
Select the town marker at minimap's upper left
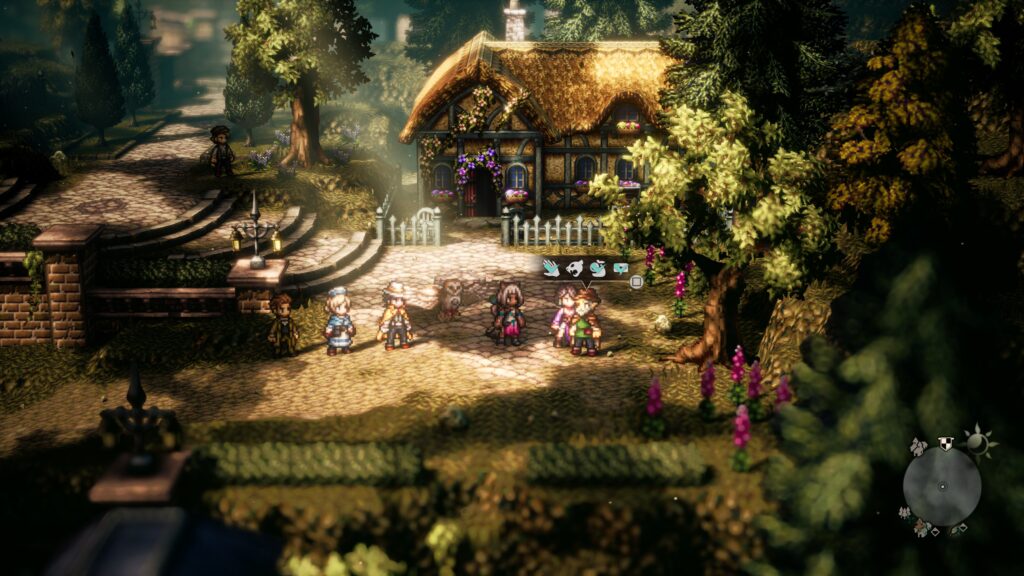[x=918, y=445]
